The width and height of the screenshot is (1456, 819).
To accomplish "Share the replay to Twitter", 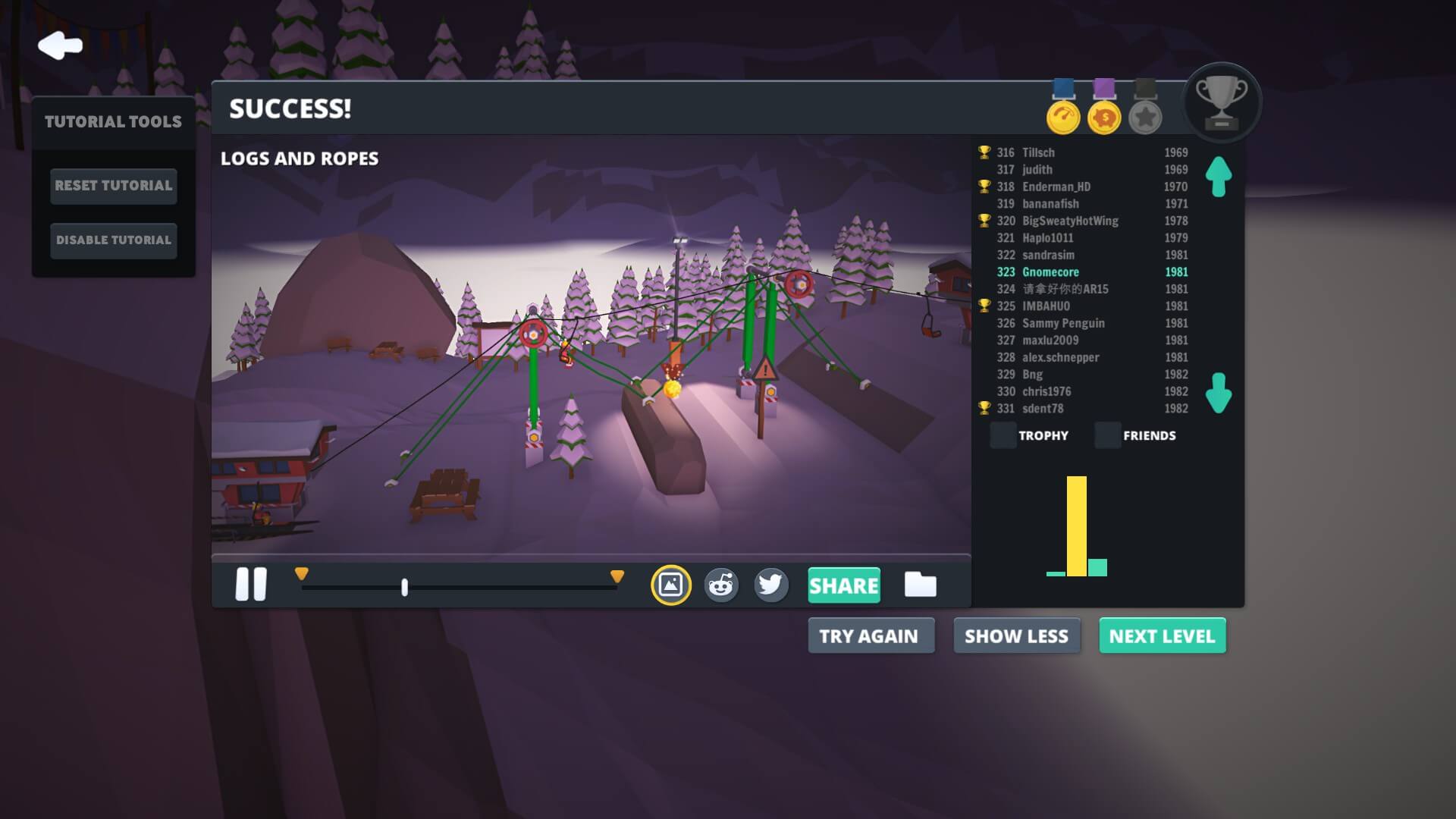I will 770,585.
